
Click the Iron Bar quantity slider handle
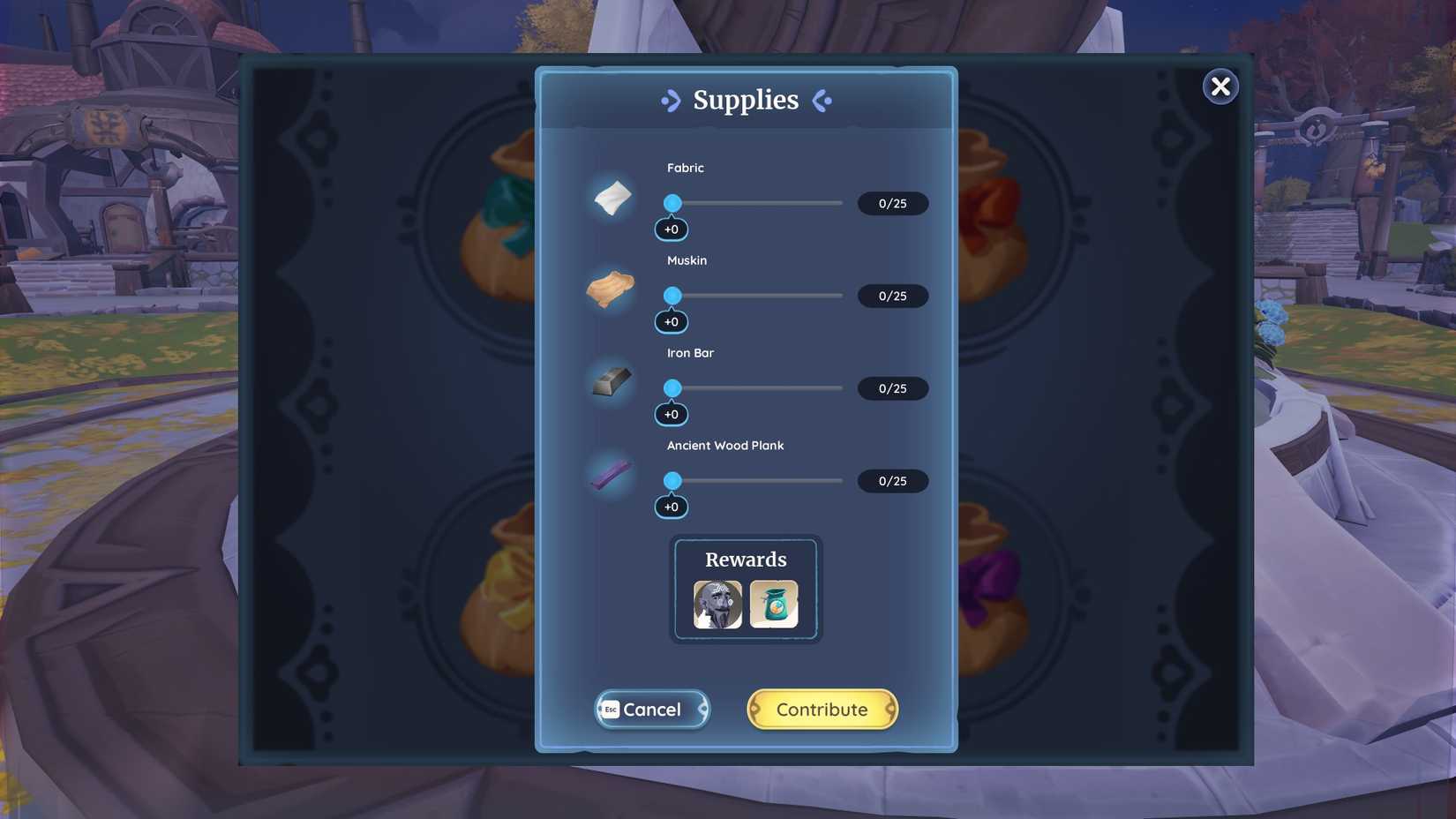click(673, 388)
